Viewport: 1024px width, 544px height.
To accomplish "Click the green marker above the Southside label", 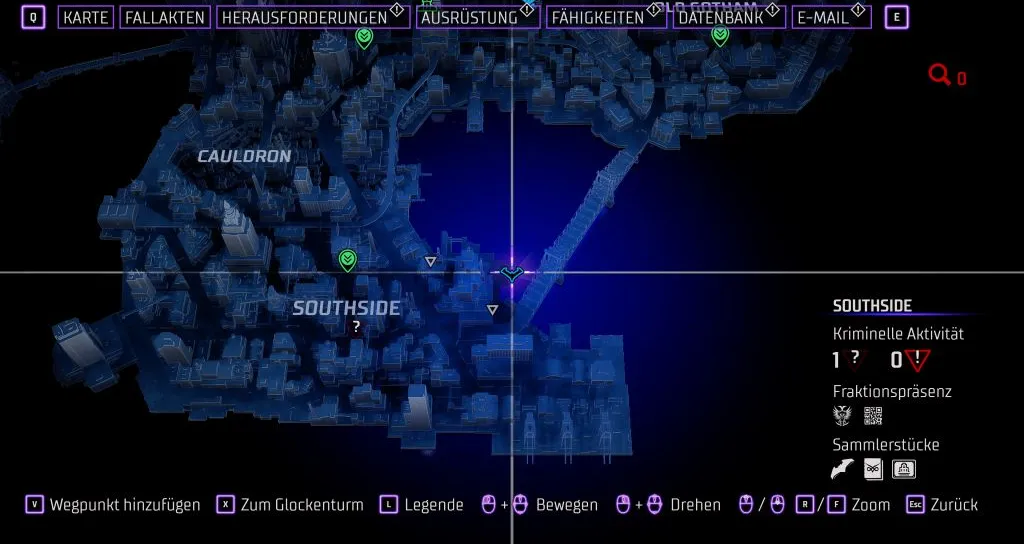I will 348,261.
